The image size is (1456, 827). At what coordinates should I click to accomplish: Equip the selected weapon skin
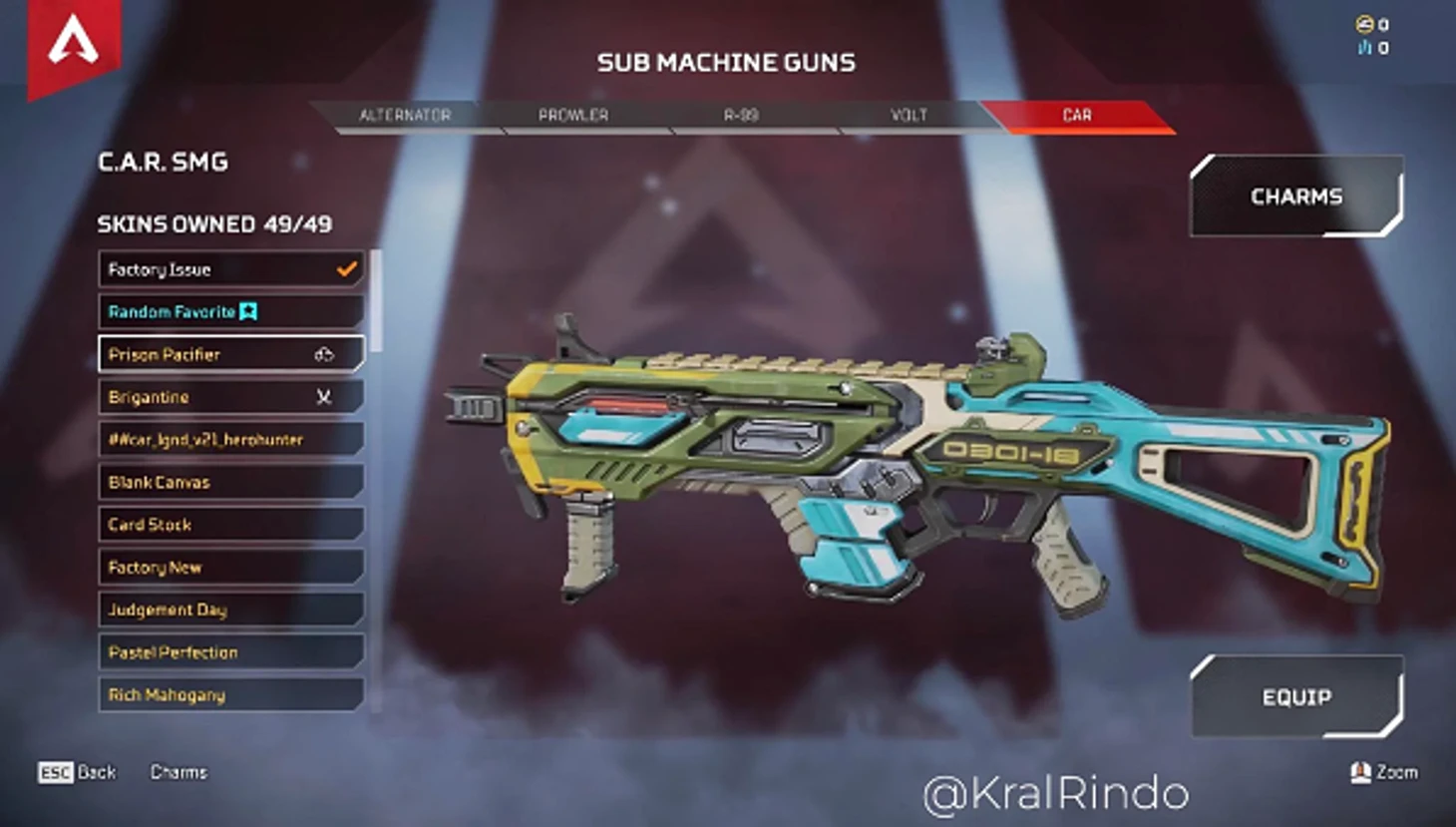point(1296,697)
